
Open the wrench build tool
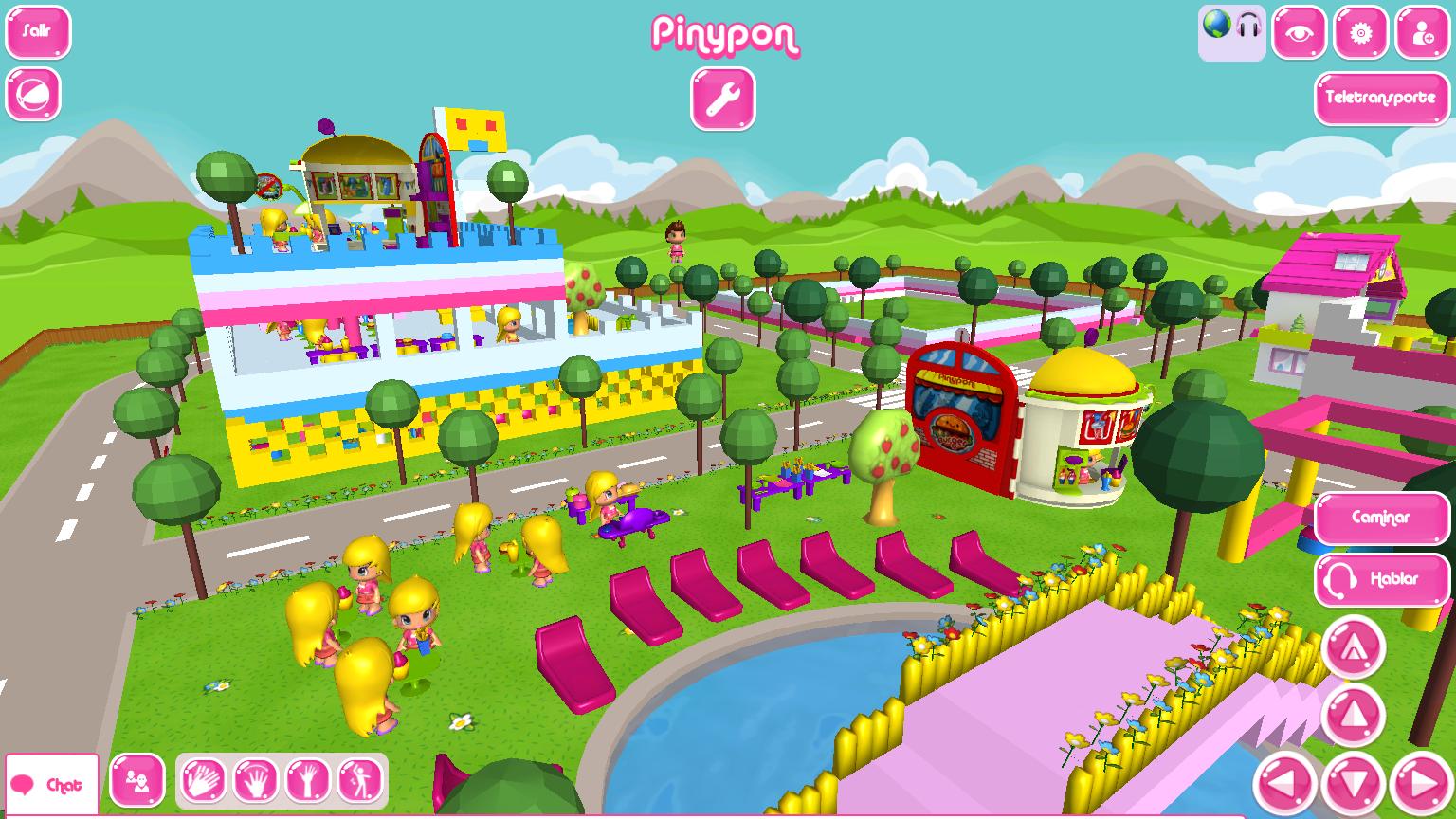pos(723,99)
